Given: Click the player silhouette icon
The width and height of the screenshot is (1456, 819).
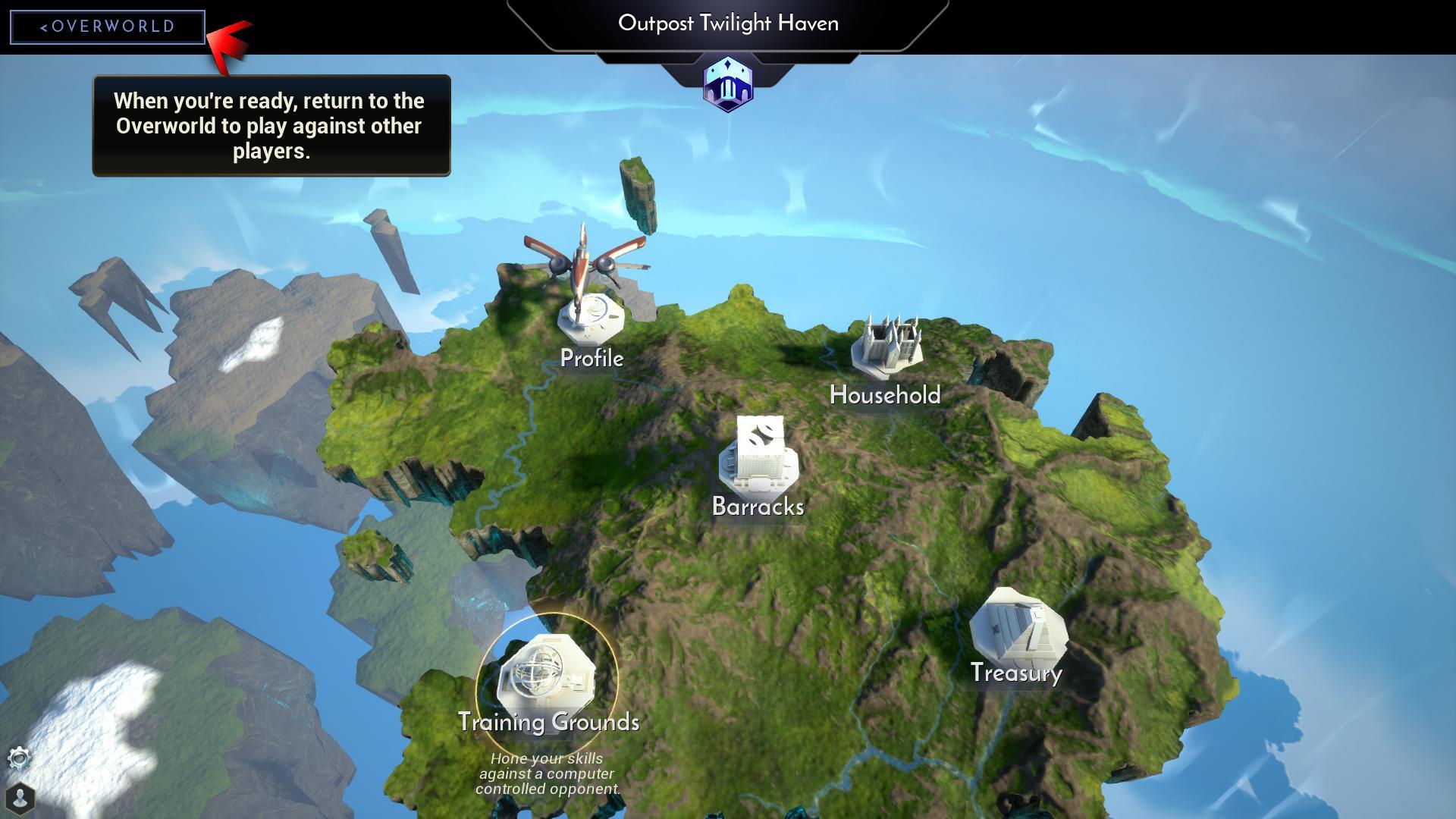Looking at the screenshot, I should [20, 798].
